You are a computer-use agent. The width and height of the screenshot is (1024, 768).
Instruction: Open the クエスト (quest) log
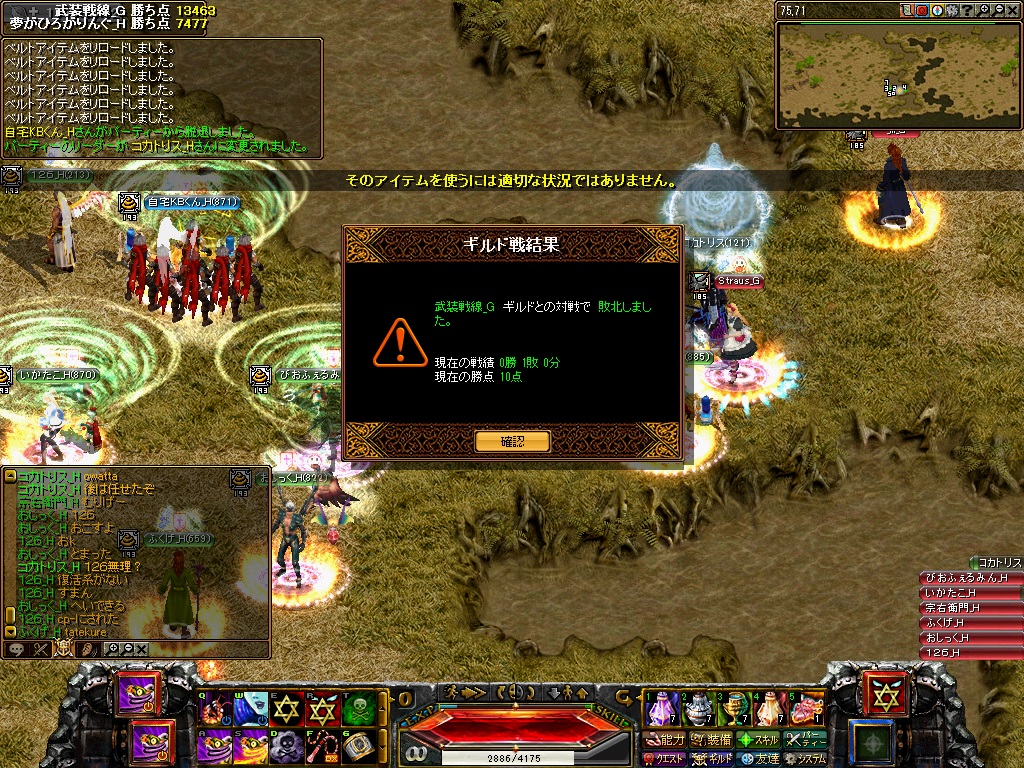pyautogui.click(x=666, y=759)
